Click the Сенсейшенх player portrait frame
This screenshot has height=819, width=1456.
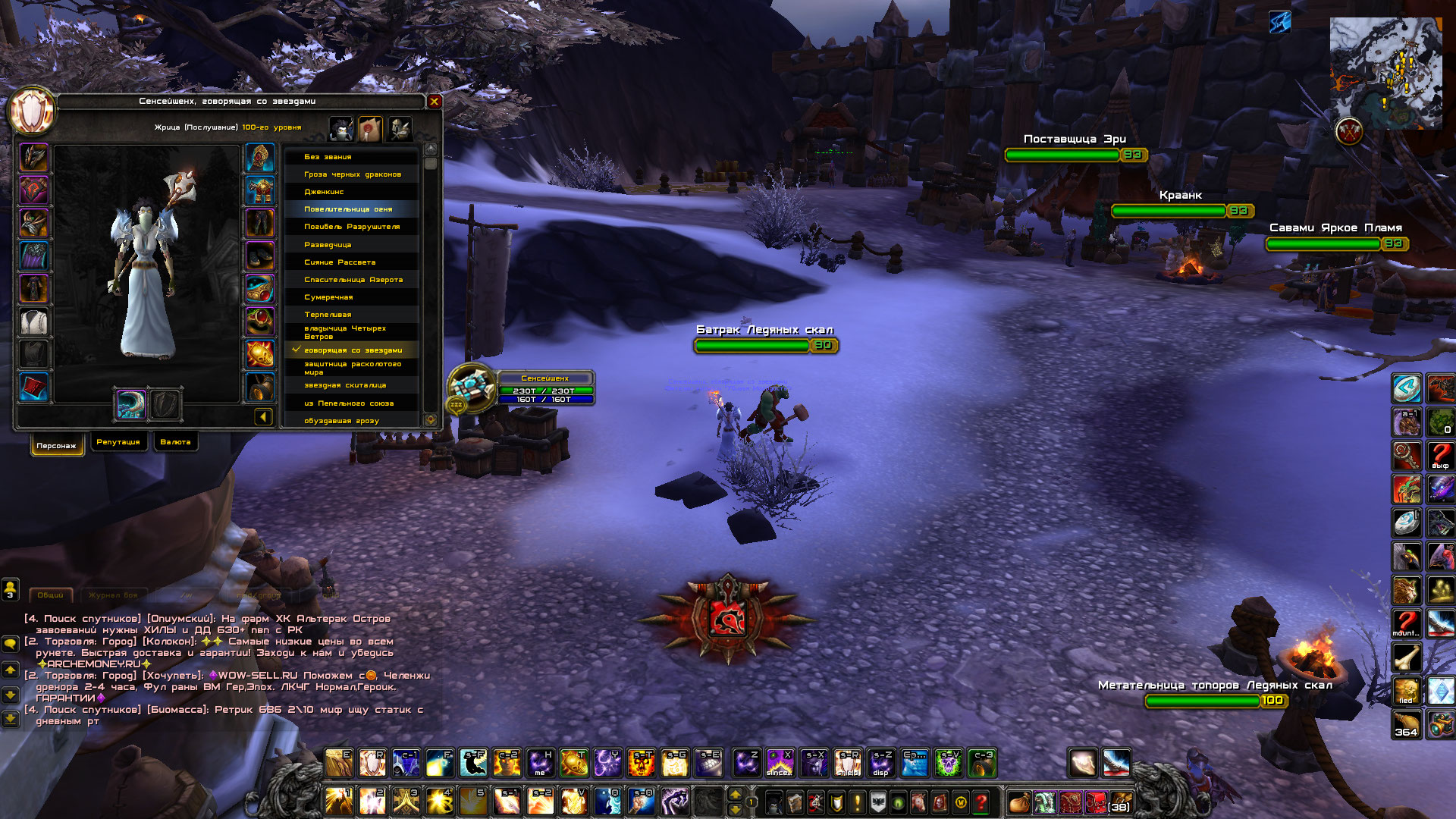pos(472,388)
